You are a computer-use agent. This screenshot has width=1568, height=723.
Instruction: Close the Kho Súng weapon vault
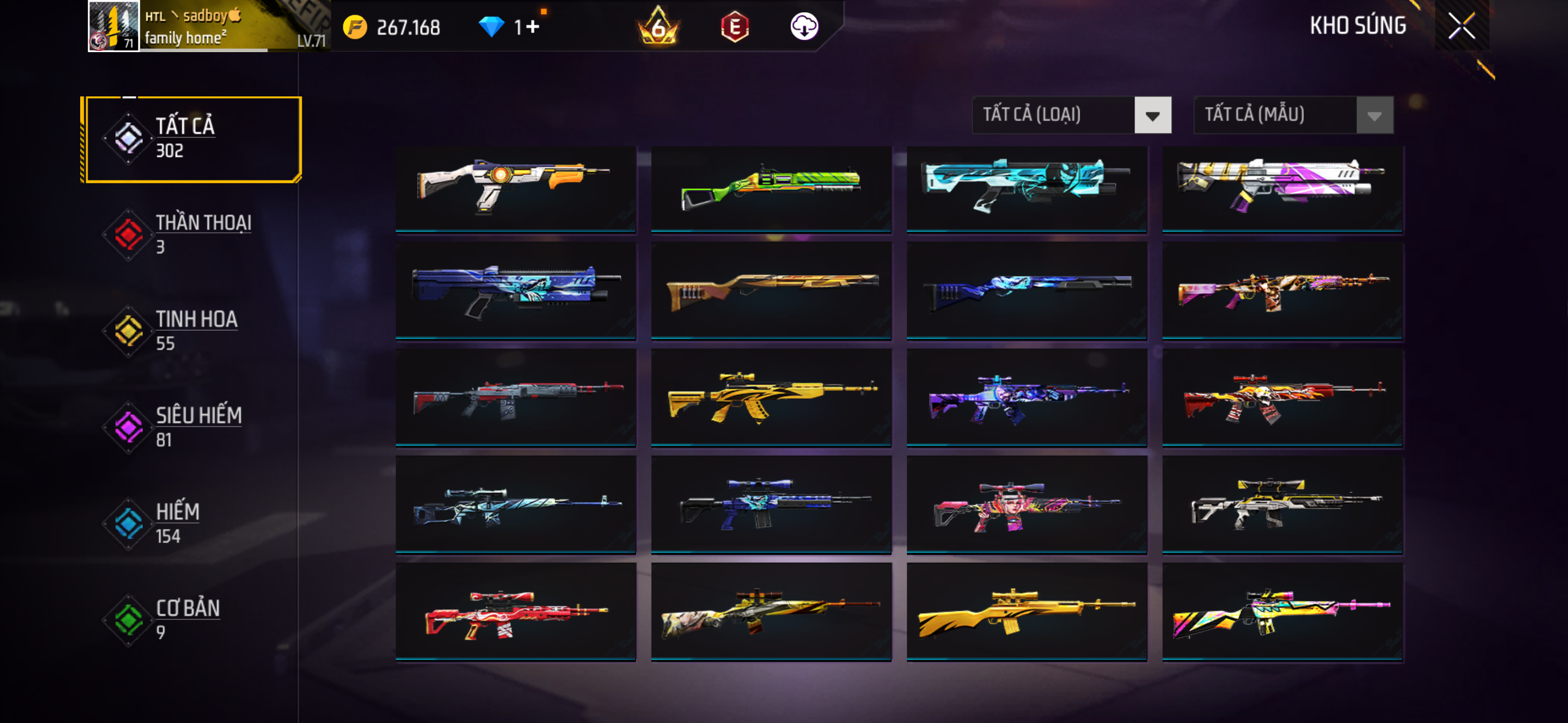1461,26
